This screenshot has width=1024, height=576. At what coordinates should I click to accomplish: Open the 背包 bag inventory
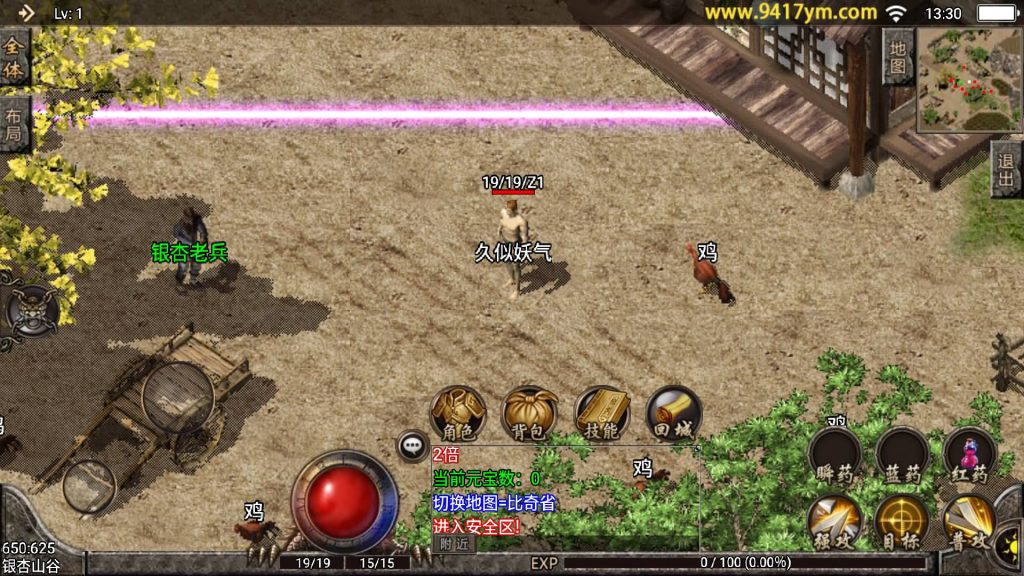(530, 413)
